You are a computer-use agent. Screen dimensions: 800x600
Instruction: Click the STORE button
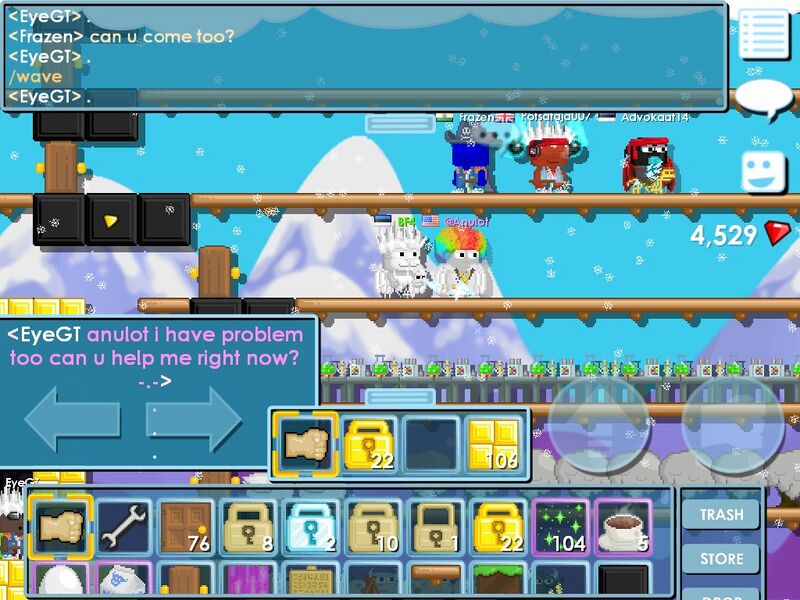tap(721, 558)
